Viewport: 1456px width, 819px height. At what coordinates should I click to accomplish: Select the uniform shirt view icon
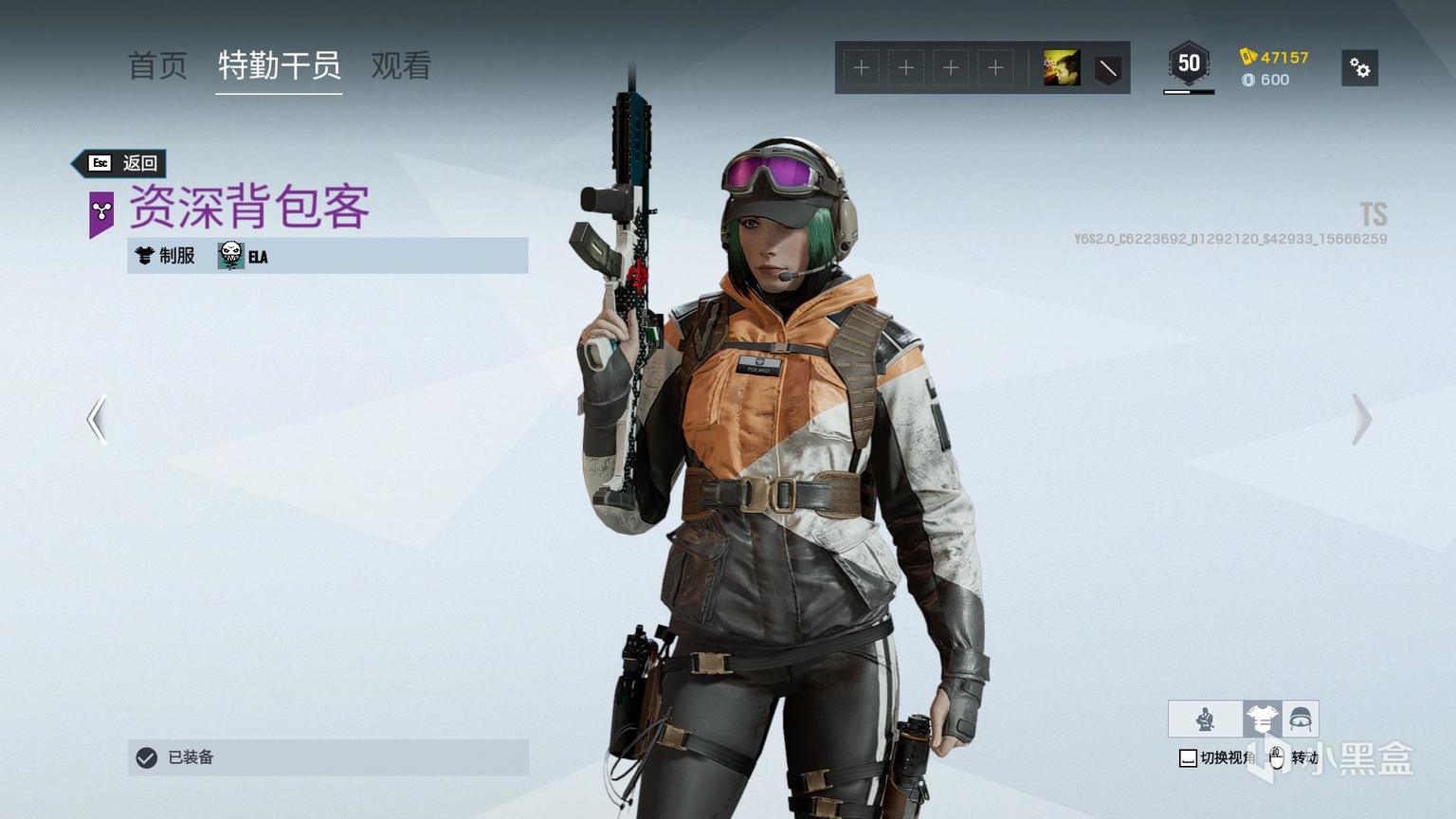click(x=1262, y=719)
